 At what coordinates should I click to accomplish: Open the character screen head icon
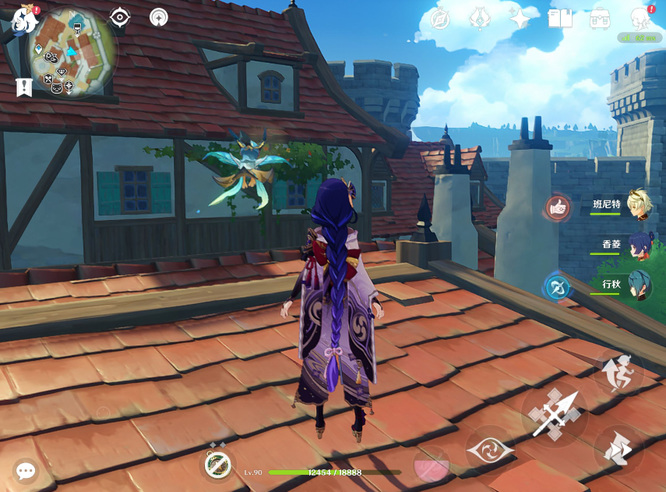(641, 17)
